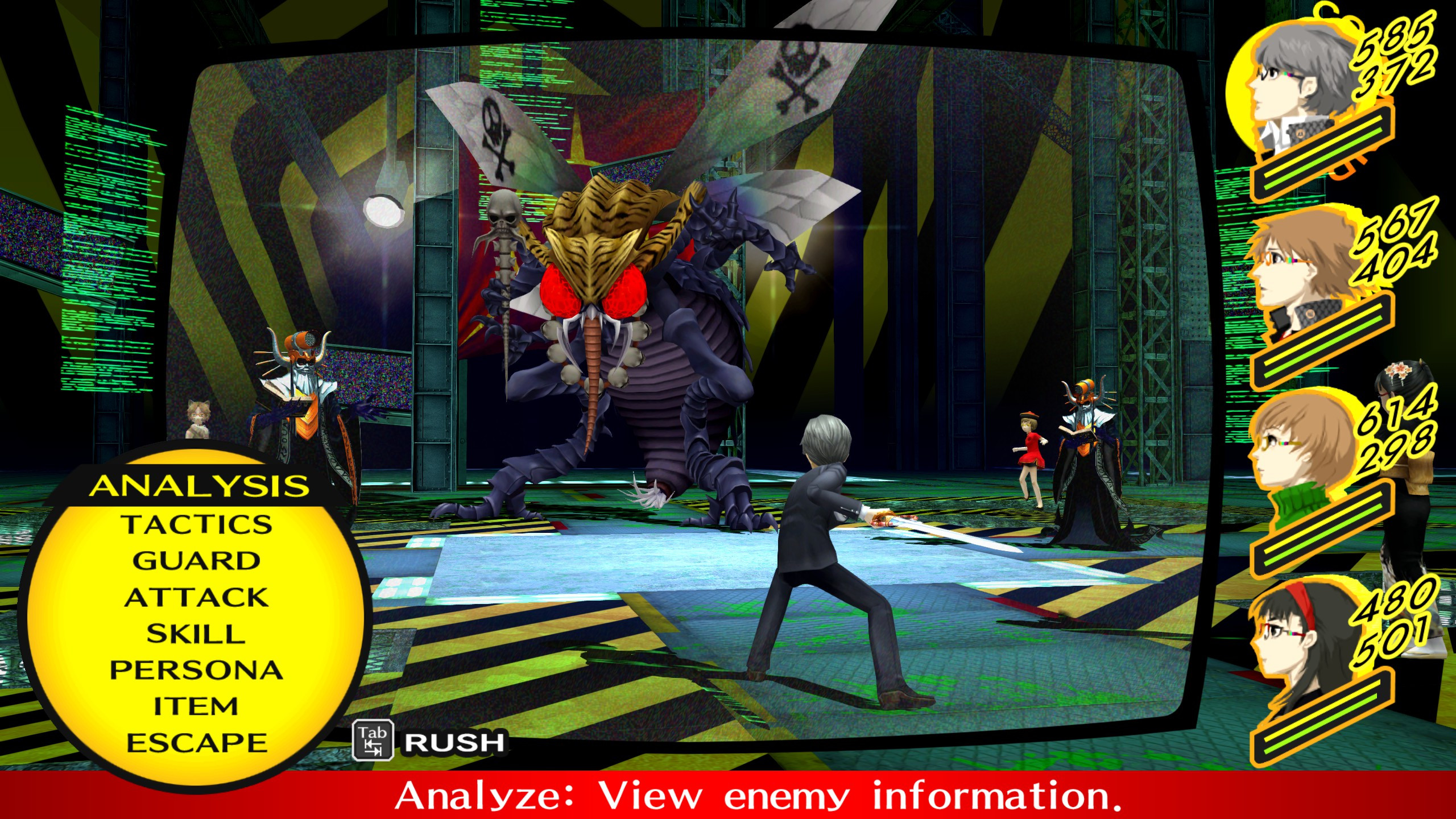Select Analysis from the battle menu
The image size is (1456, 819).
(x=202, y=485)
